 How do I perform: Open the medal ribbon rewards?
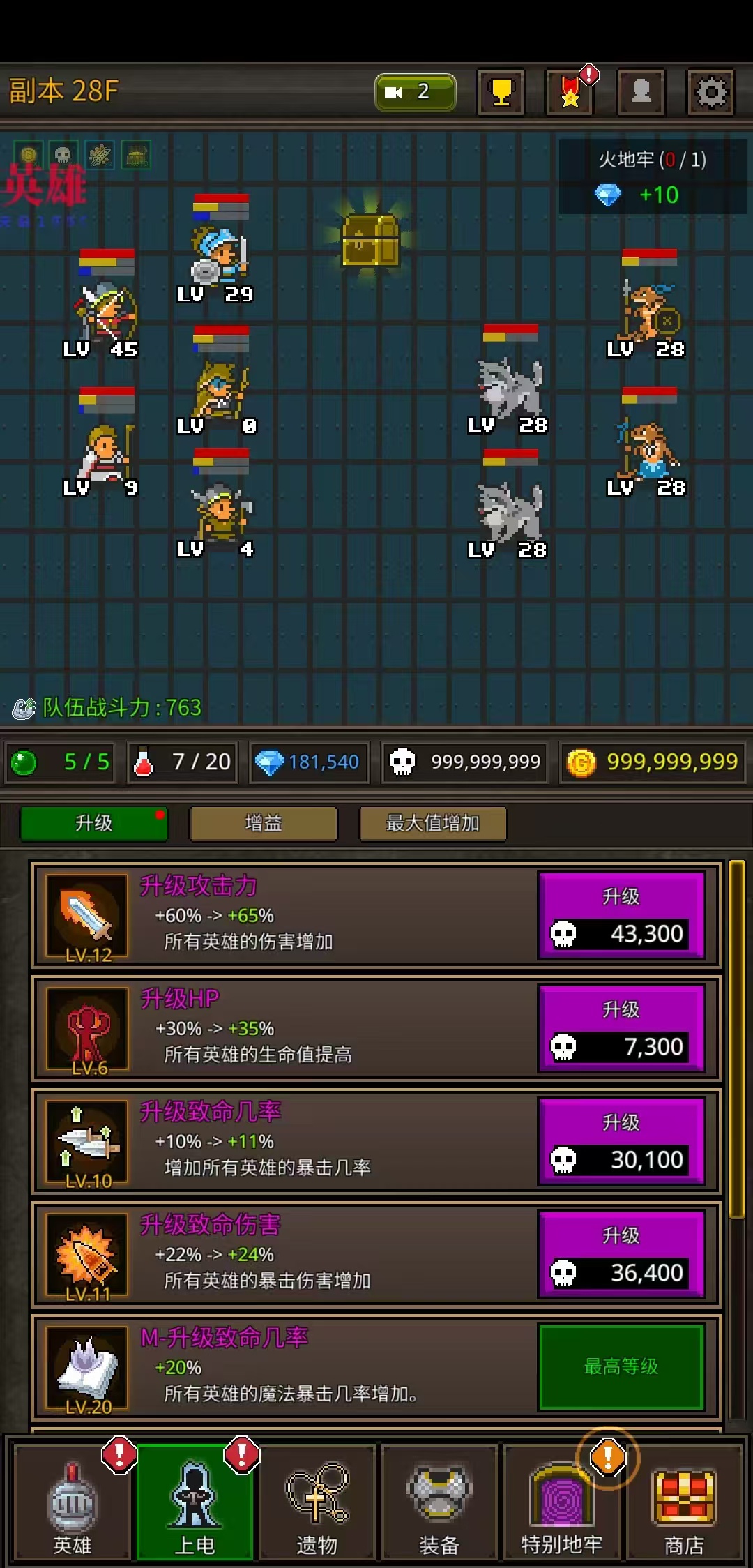(571, 91)
